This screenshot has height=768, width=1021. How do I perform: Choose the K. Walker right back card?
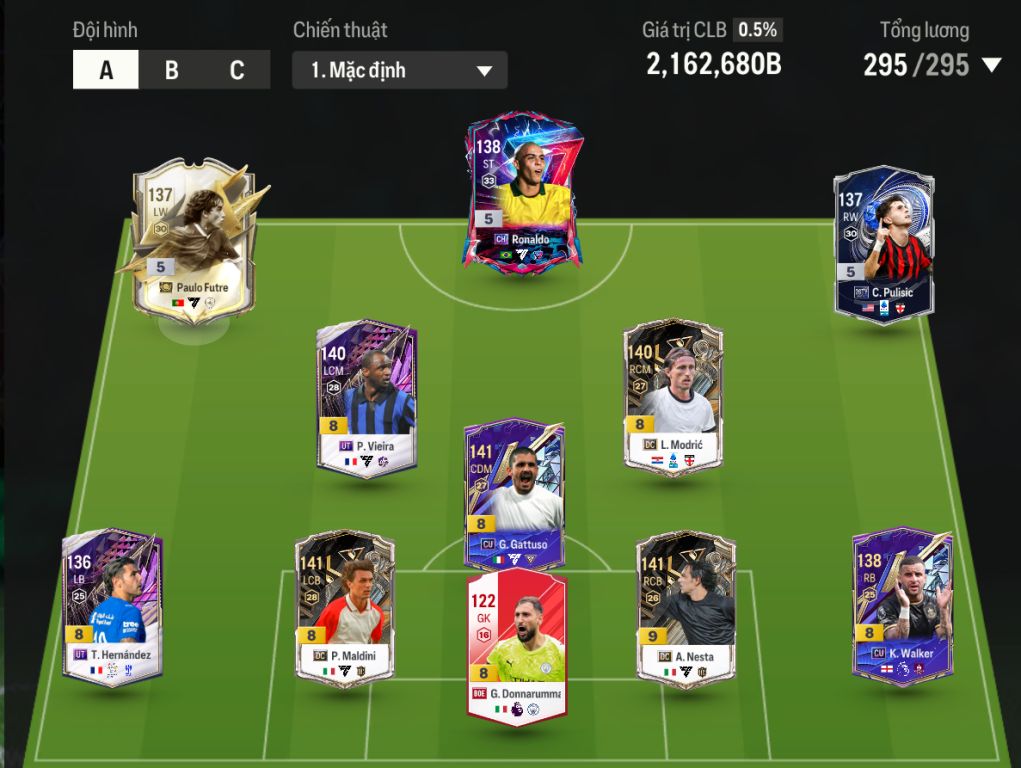click(902, 605)
